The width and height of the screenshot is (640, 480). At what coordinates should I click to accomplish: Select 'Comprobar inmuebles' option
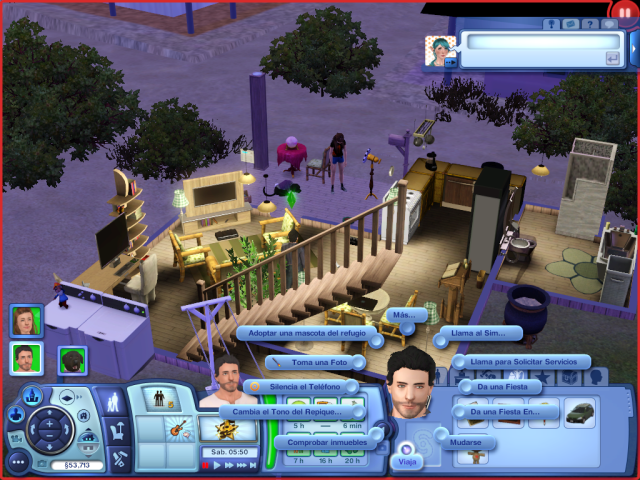tap(323, 441)
